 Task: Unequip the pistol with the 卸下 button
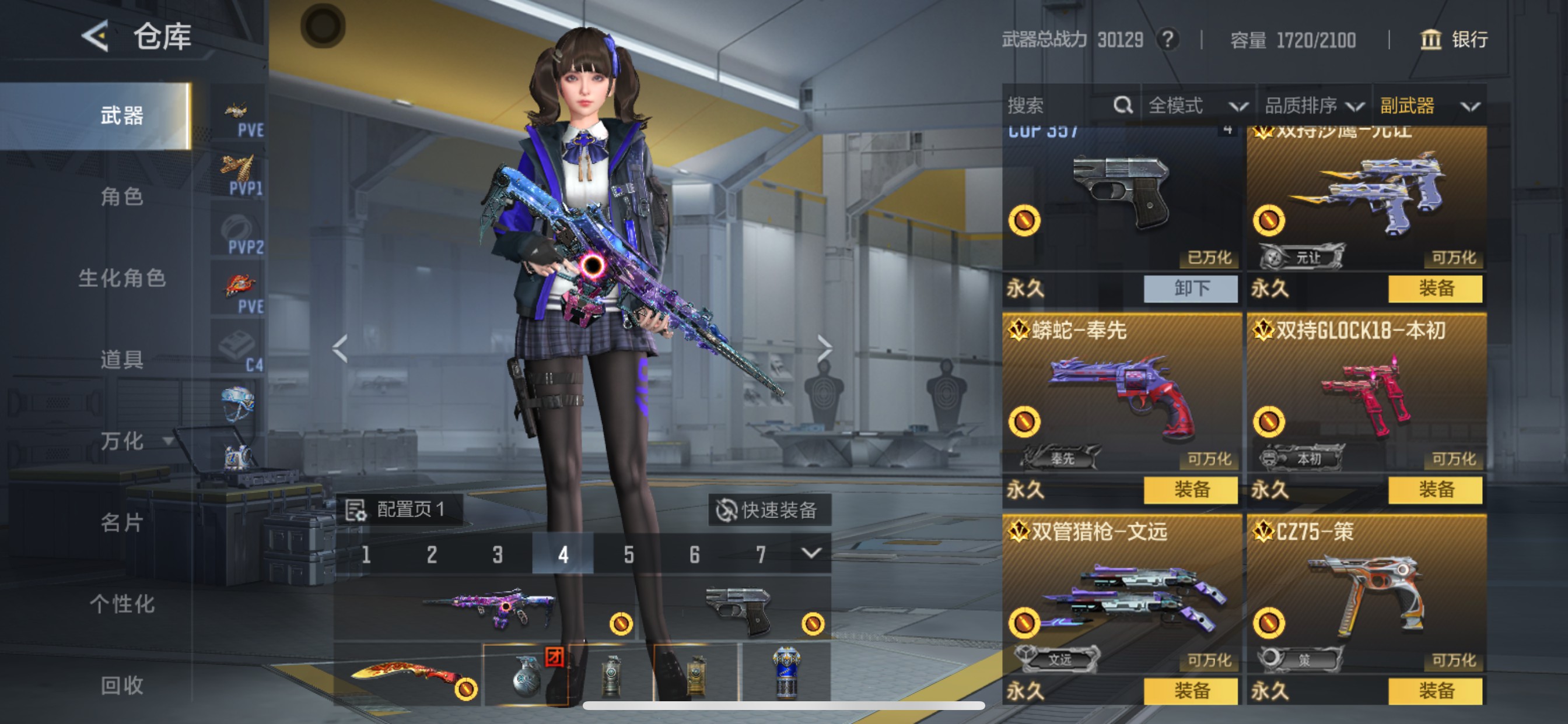[1191, 289]
